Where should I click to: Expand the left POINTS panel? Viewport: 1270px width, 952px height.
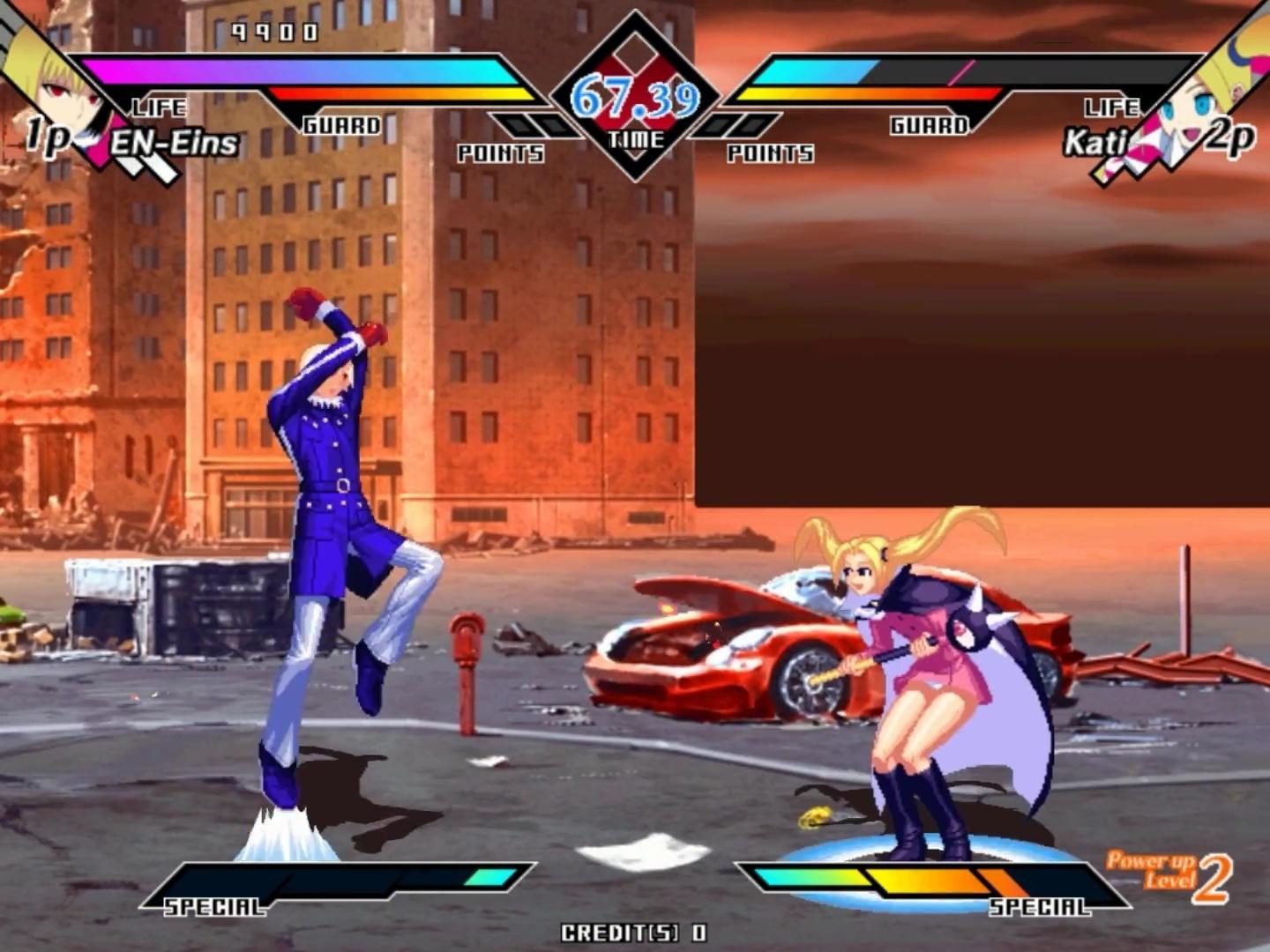pos(498,154)
